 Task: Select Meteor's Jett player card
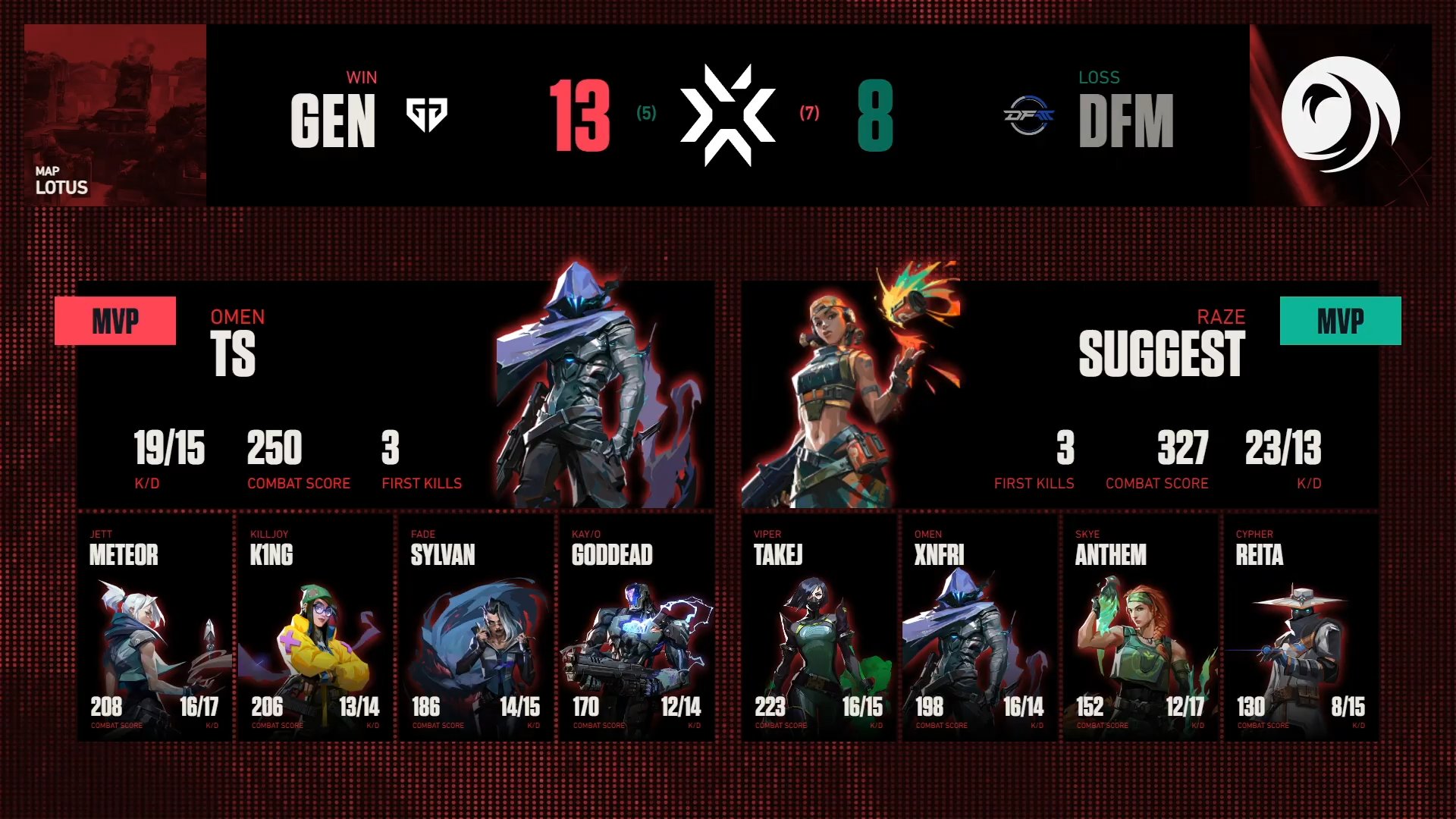click(155, 628)
